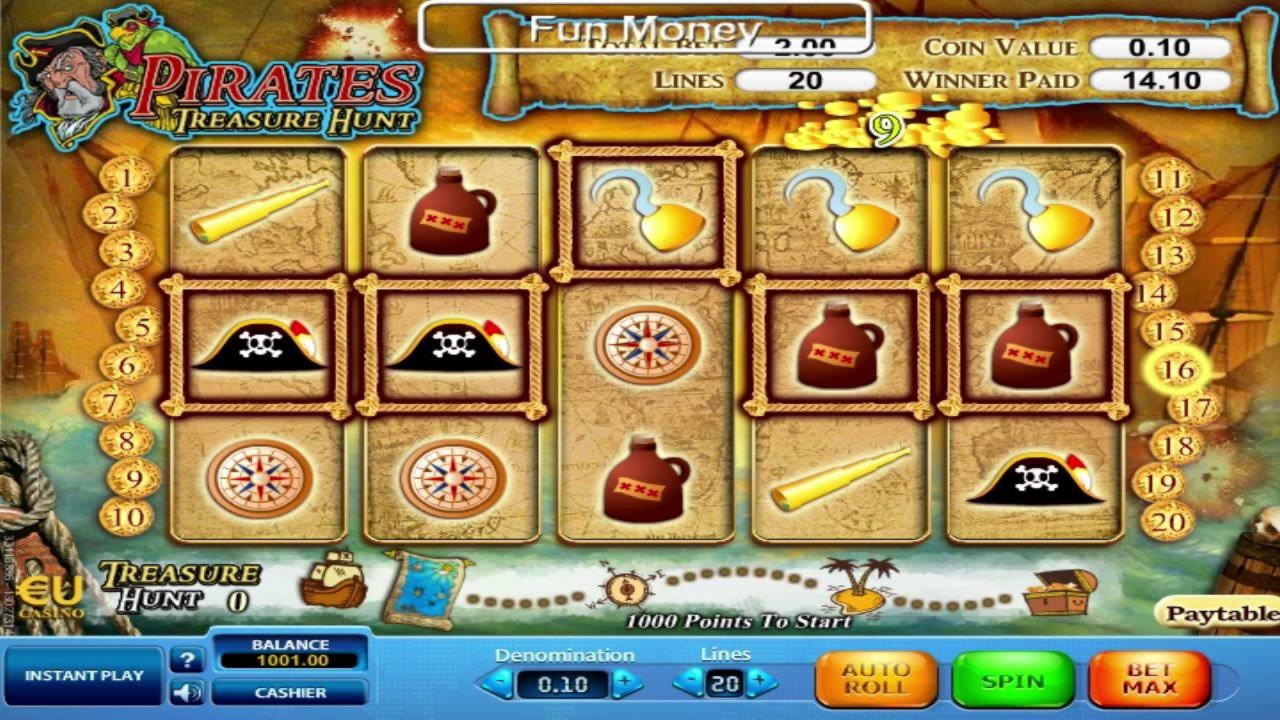
Task: Choose payline coin number 10
Action: click(x=127, y=518)
